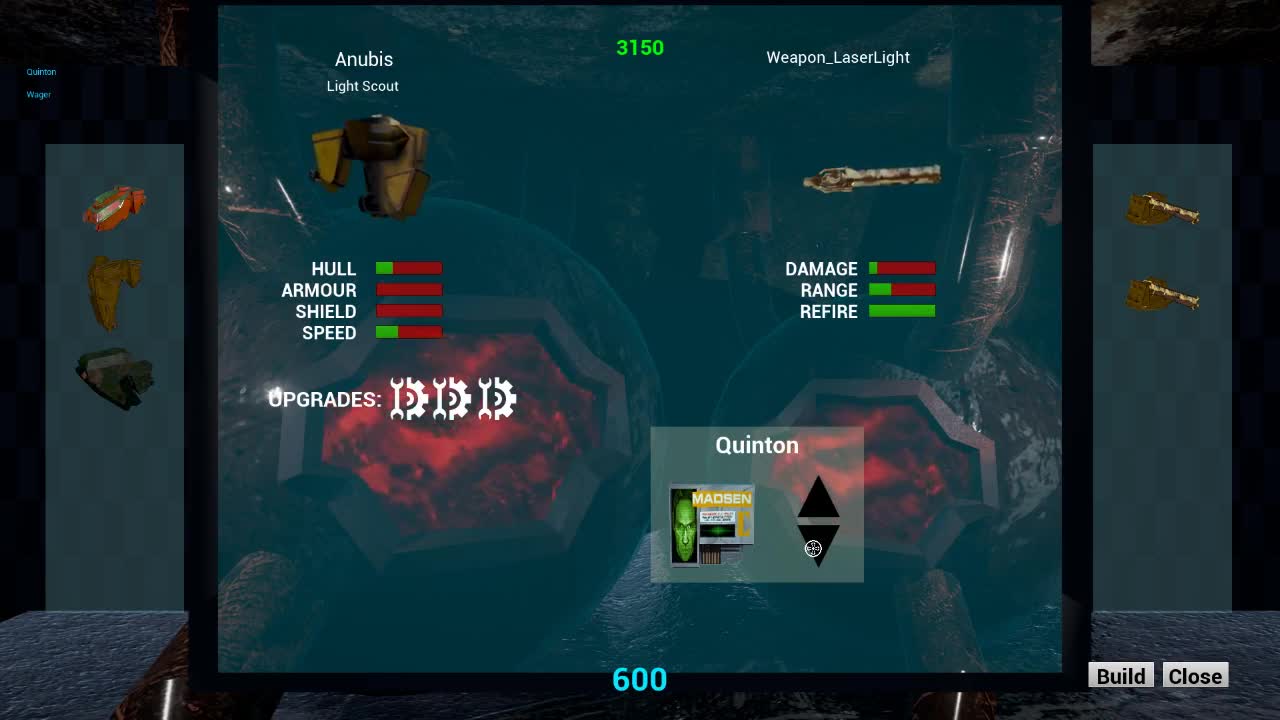Select the dark green ship thumbnail
The height and width of the screenshot is (720, 1280).
tap(114, 377)
